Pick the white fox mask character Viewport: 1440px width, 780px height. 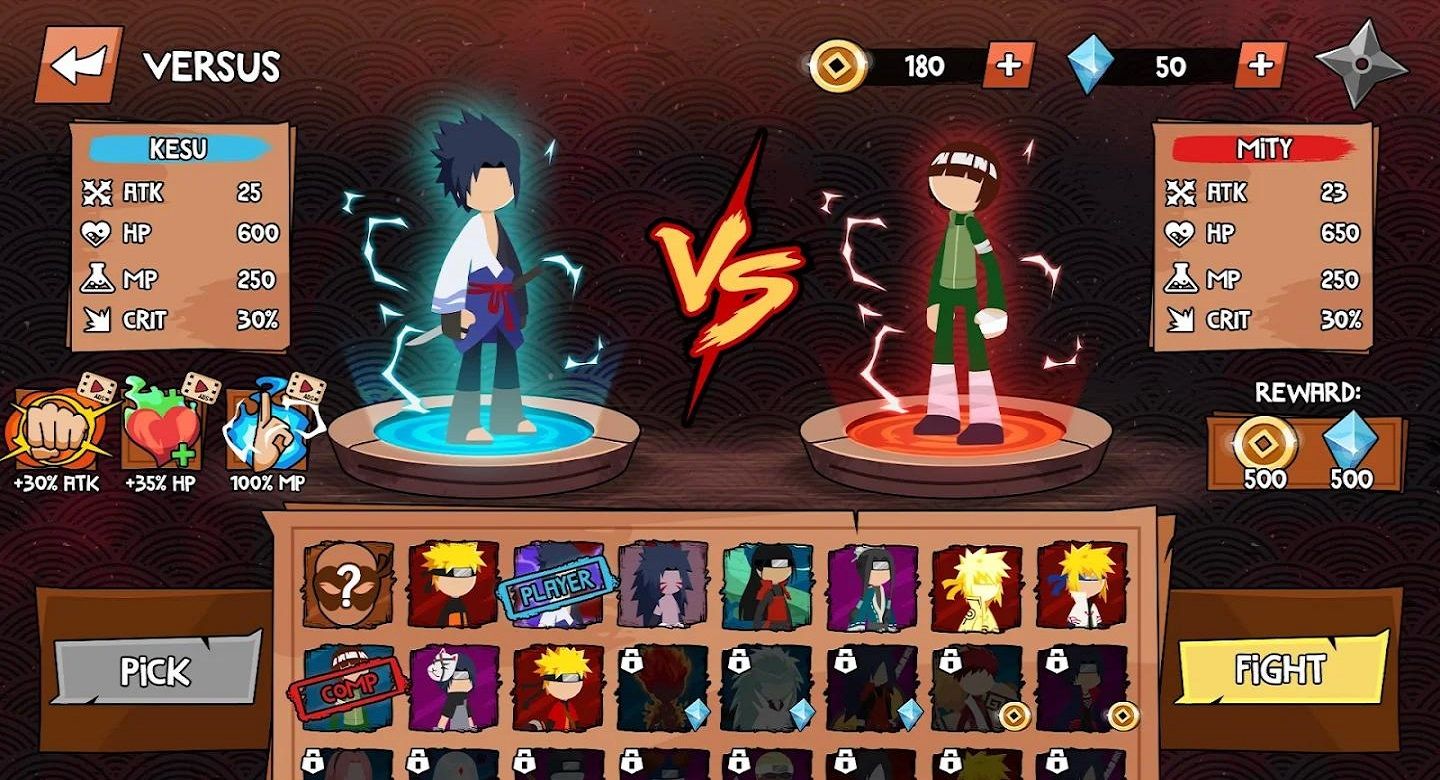point(454,688)
